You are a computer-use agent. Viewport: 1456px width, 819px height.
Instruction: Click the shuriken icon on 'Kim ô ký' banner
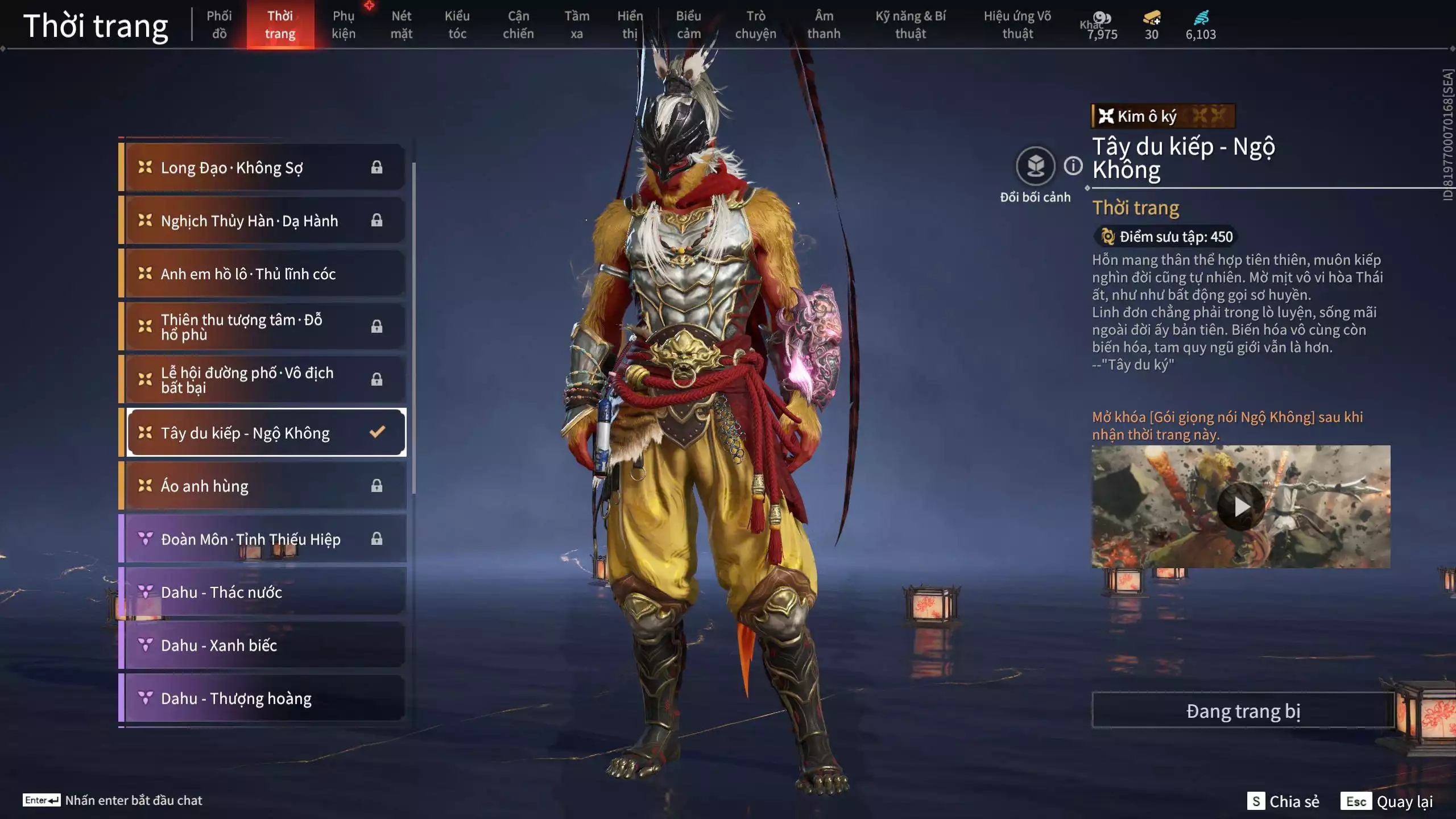(1106, 117)
